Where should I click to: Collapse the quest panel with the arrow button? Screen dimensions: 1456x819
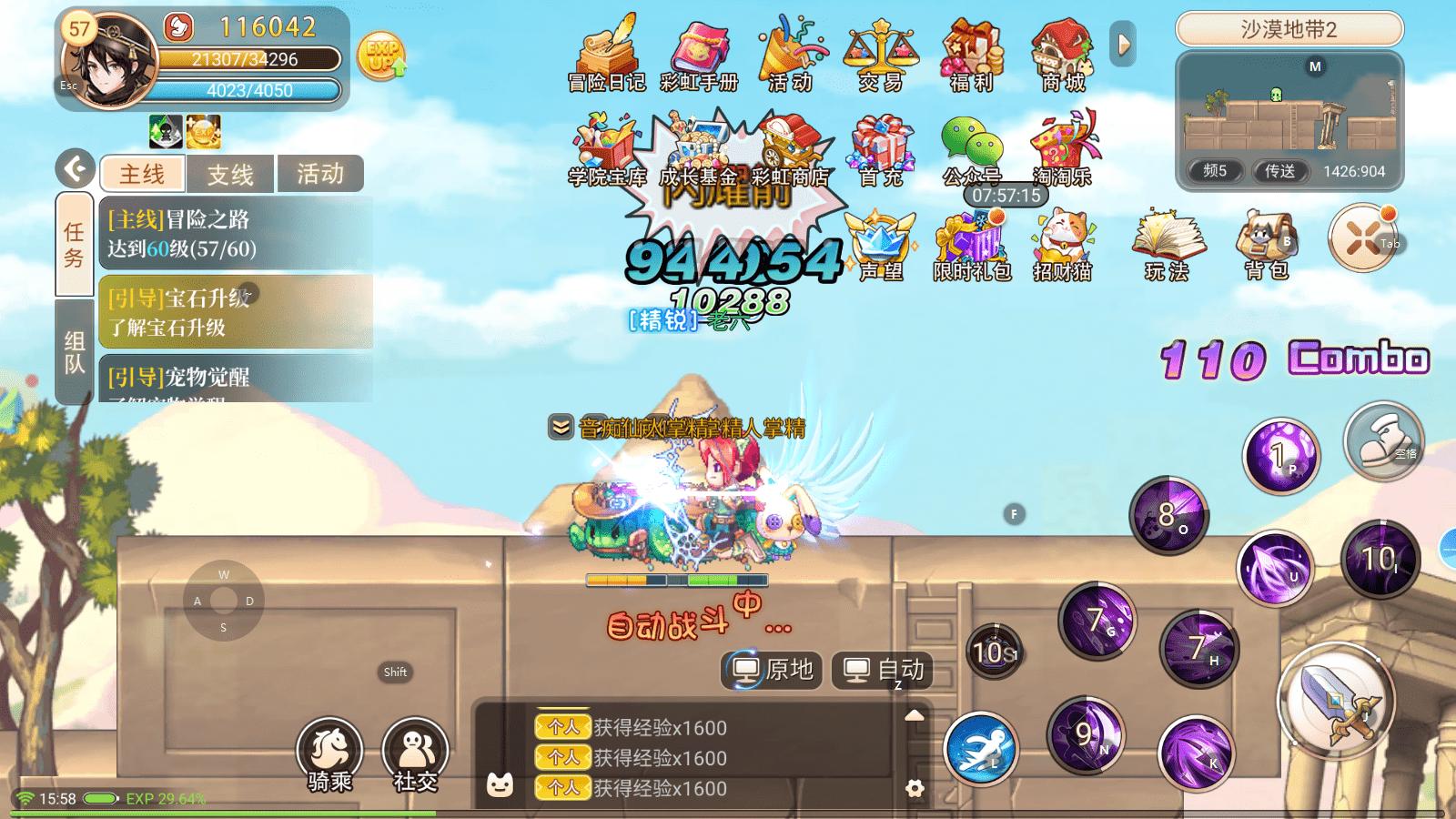(76, 168)
